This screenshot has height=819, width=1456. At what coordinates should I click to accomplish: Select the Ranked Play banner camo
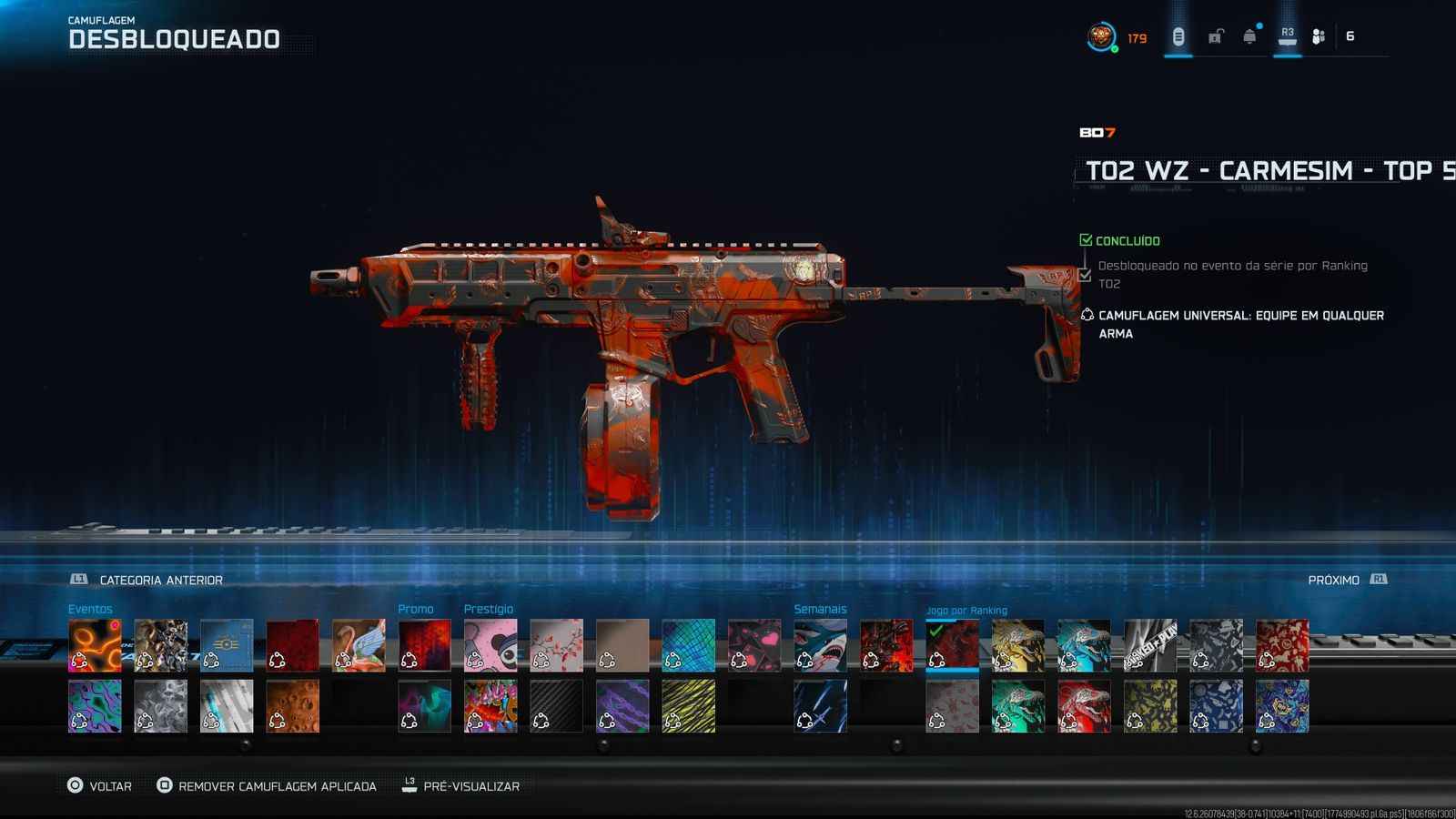pyautogui.click(x=1149, y=645)
